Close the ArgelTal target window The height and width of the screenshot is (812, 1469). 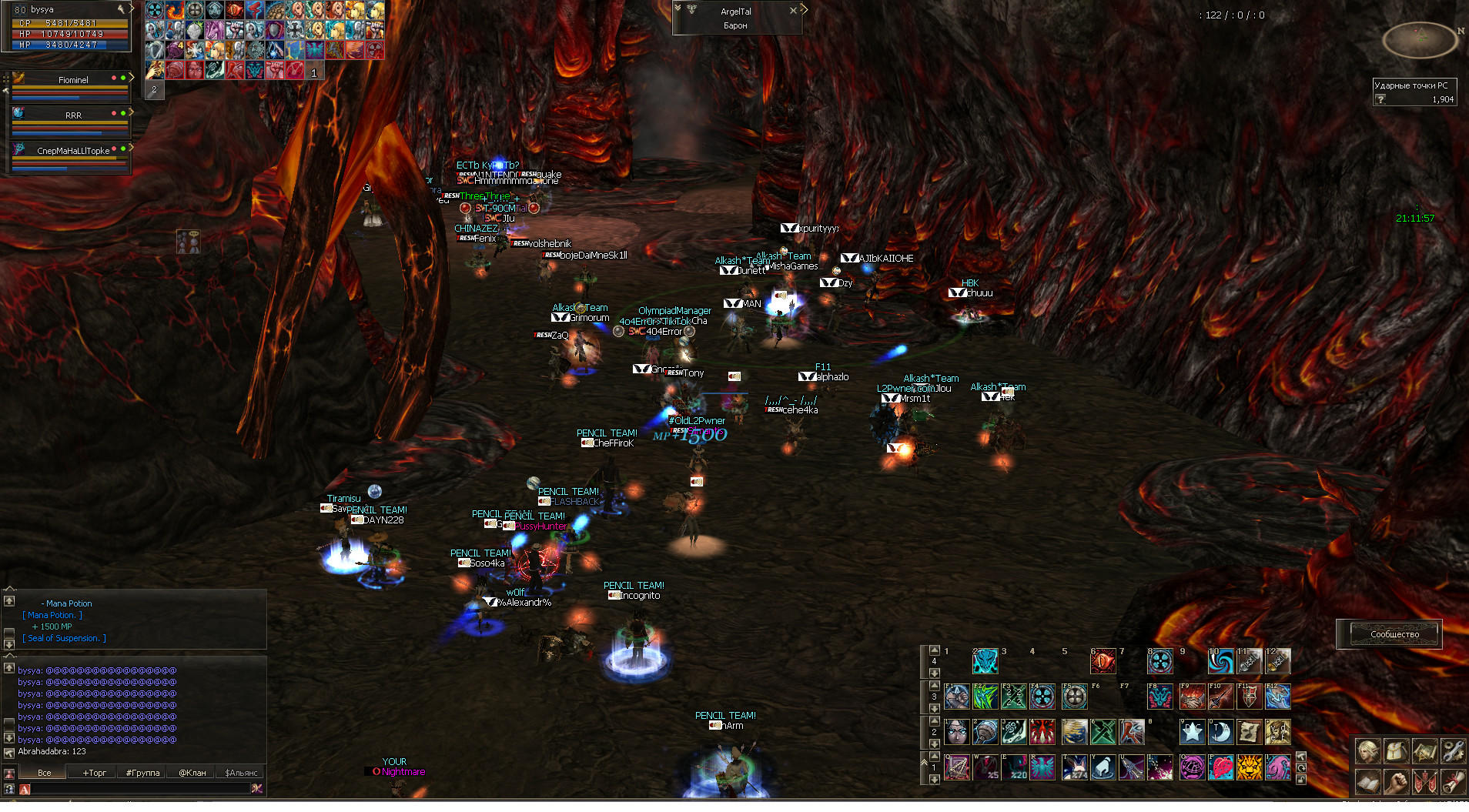click(x=793, y=11)
